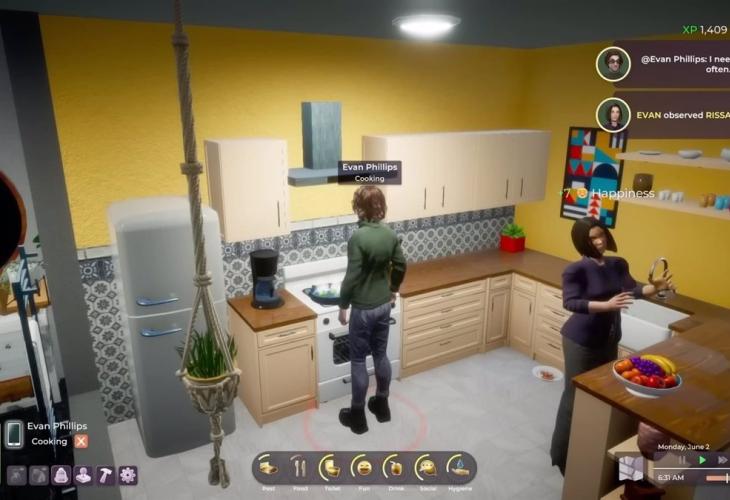Cancel Evan's Cooking action
Screen dimensions: 730x500
tap(81, 441)
